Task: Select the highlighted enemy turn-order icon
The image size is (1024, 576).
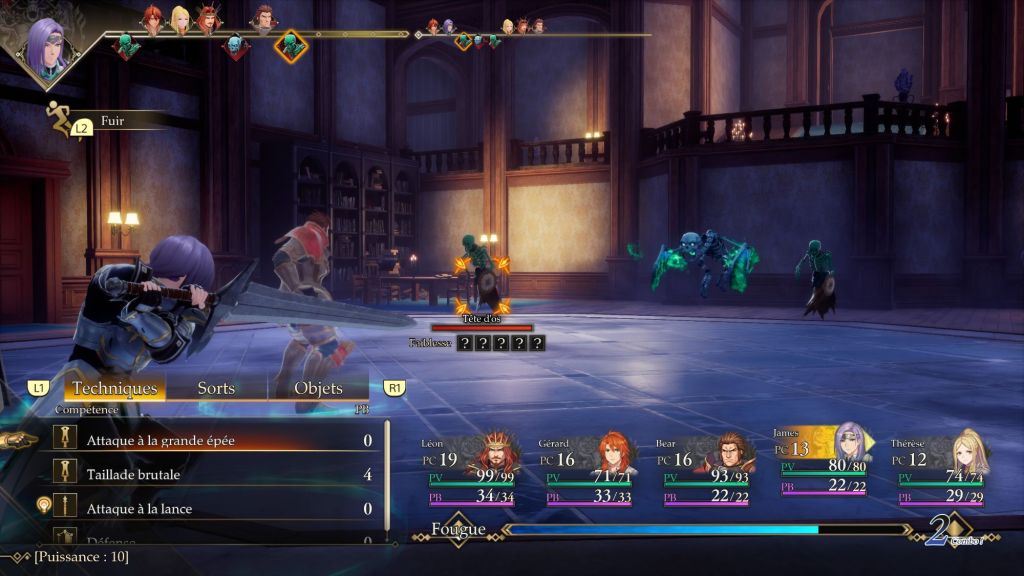Action: (x=291, y=46)
